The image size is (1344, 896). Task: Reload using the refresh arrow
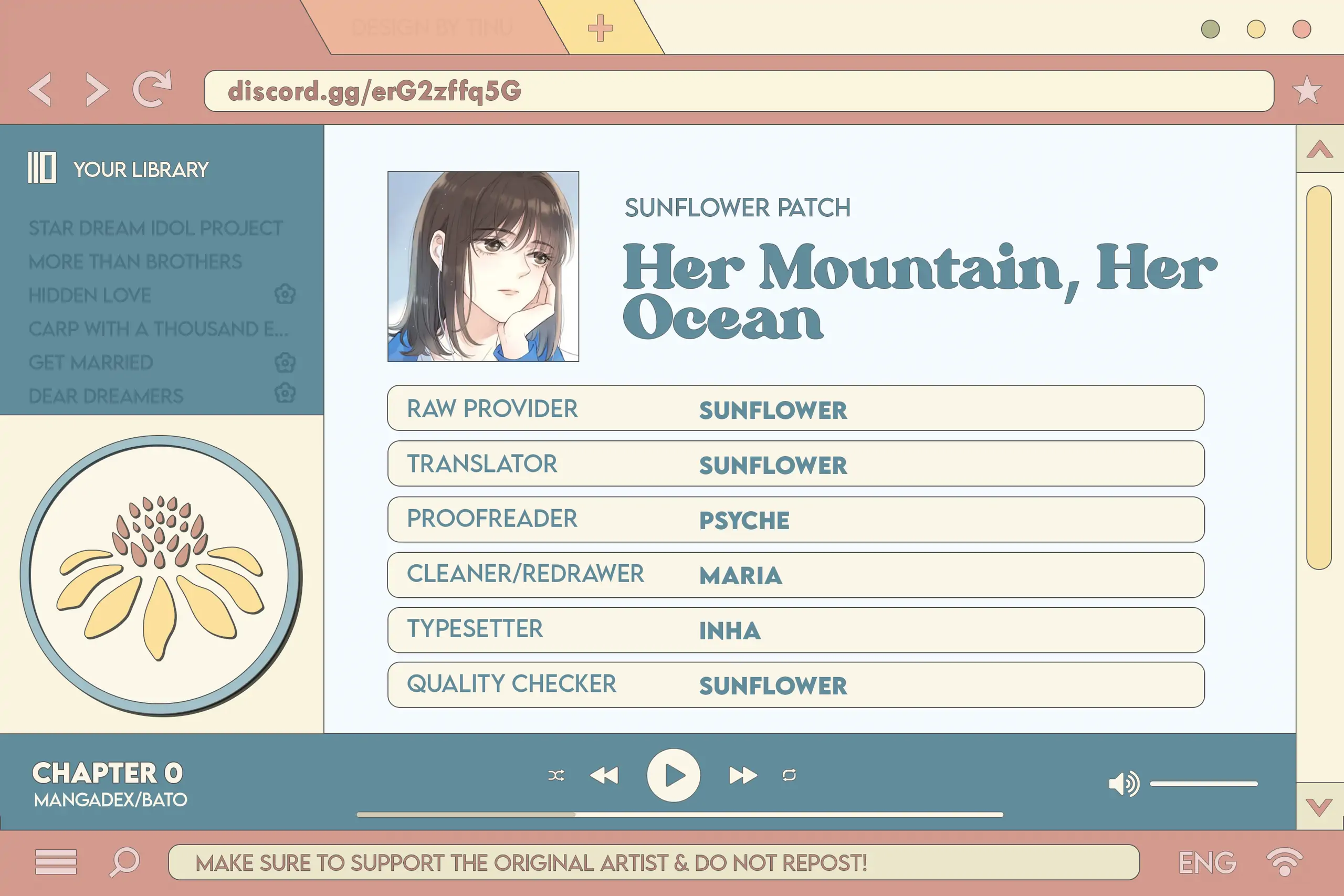[152, 89]
